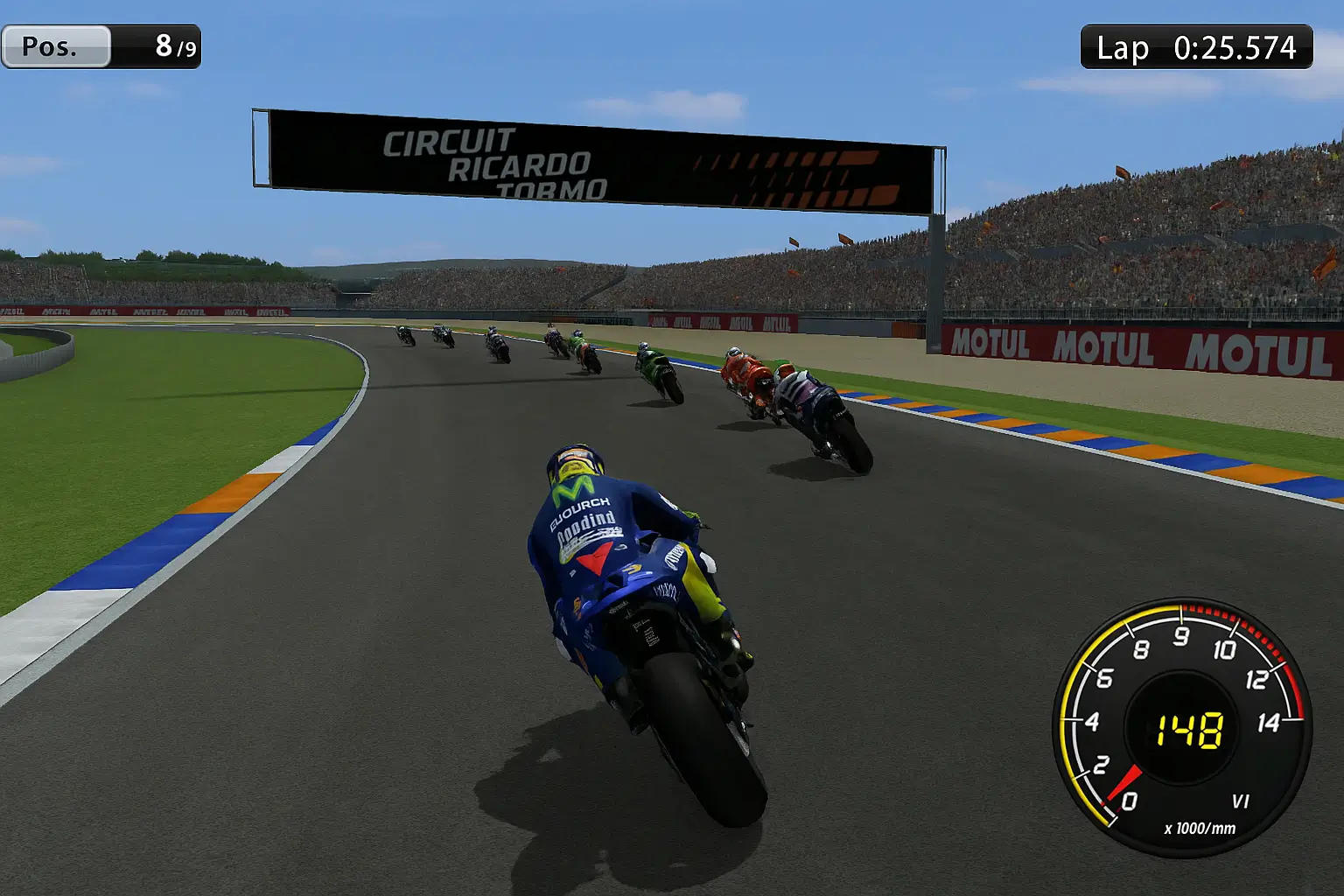Click the VI gear indicator on the gauge
Image resolution: width=1344 pixels, height=896 pixels.
(1239, 801)
